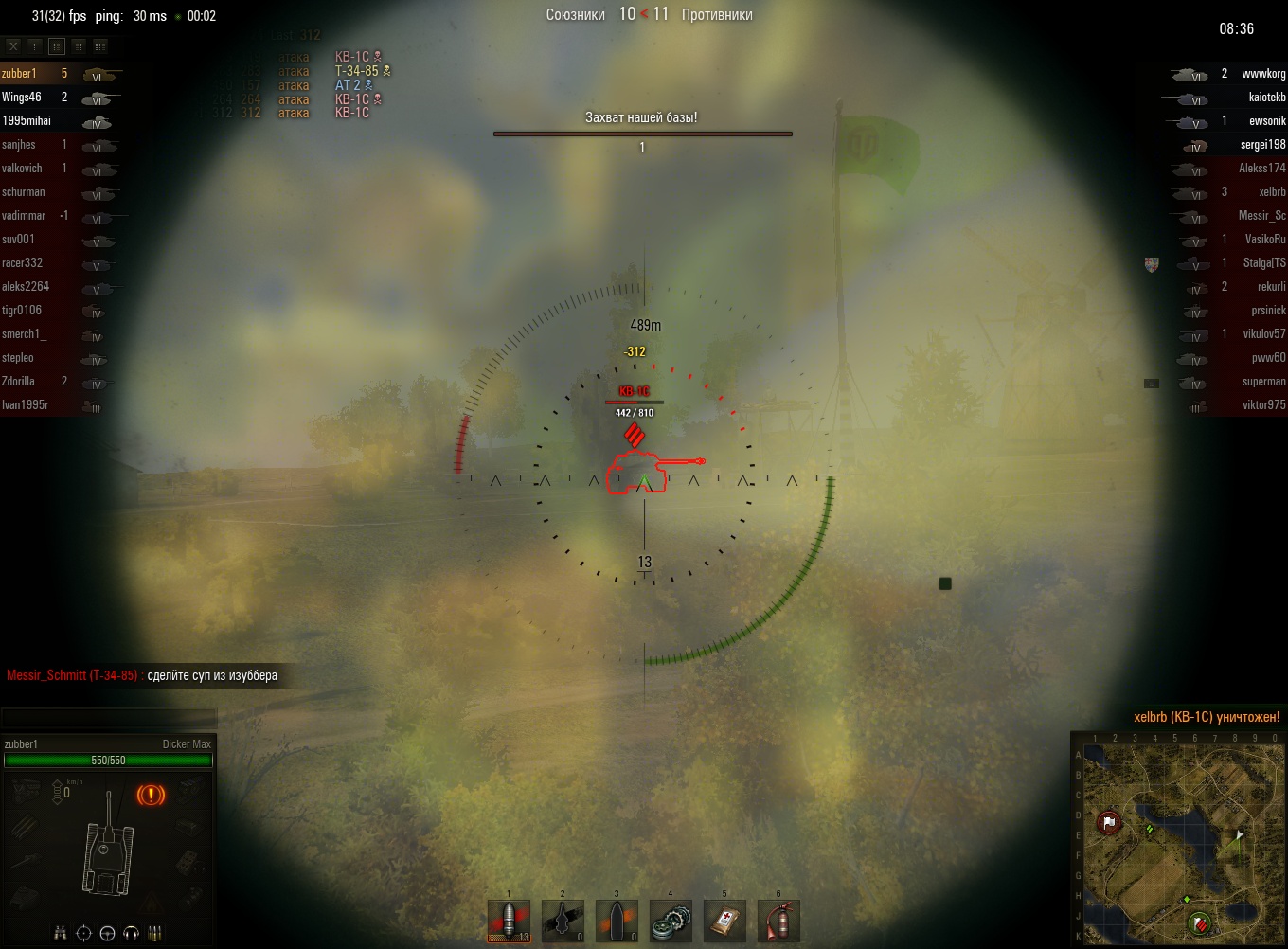1288x949 pixels.
Task: Select enemy vikulov57 in the enemy list
Action: [x=1264, y=334]
